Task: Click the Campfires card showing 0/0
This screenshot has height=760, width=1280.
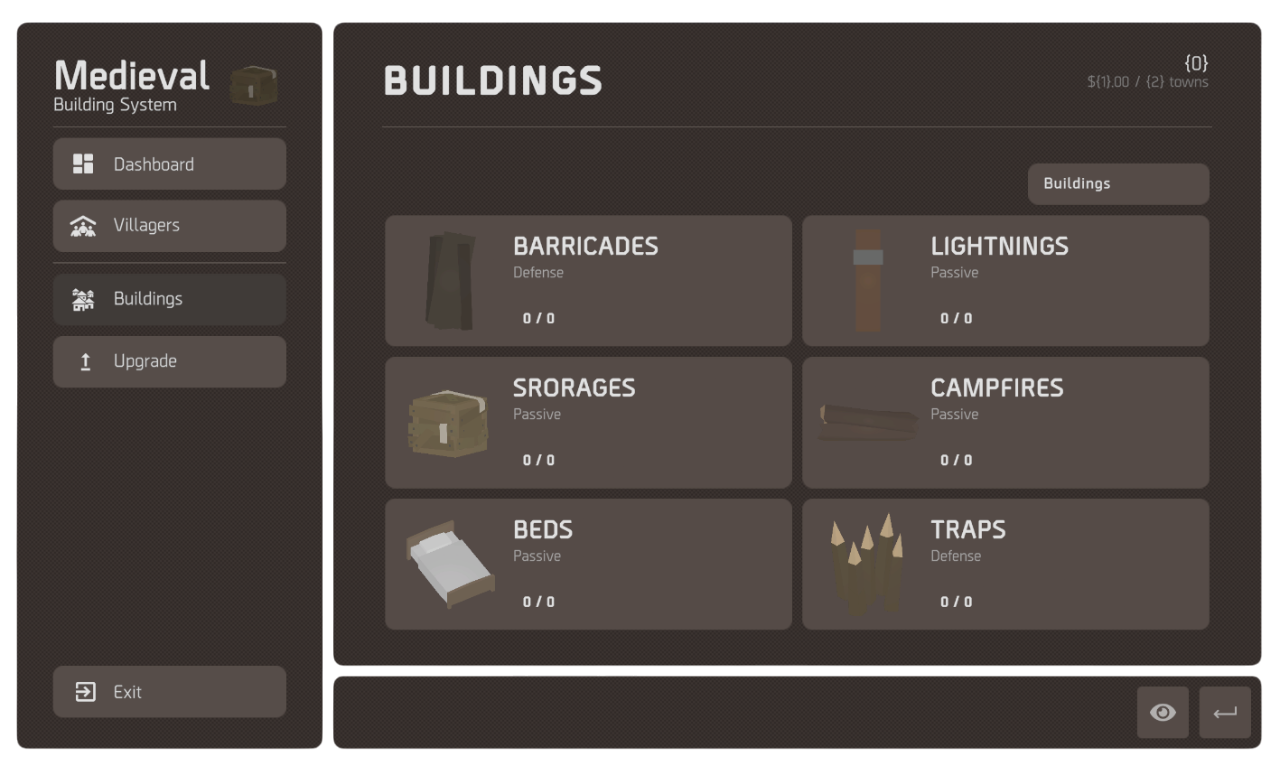Action: [1005, 422]
